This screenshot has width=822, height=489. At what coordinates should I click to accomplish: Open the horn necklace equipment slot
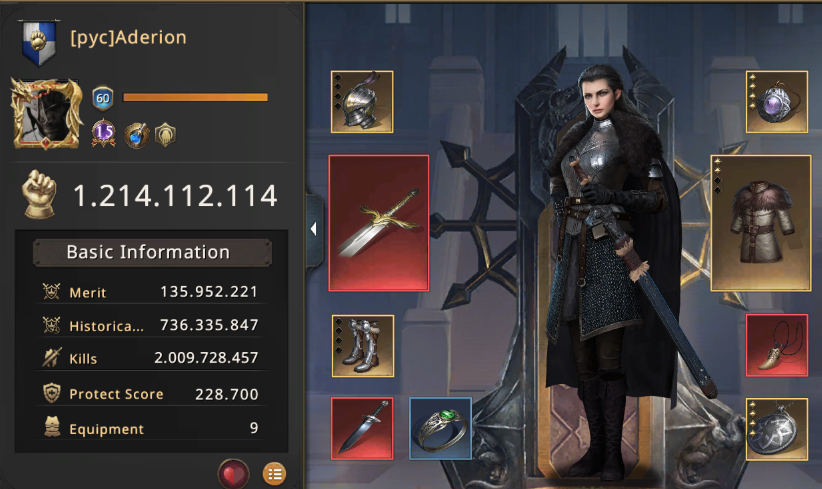pos(777,346)
